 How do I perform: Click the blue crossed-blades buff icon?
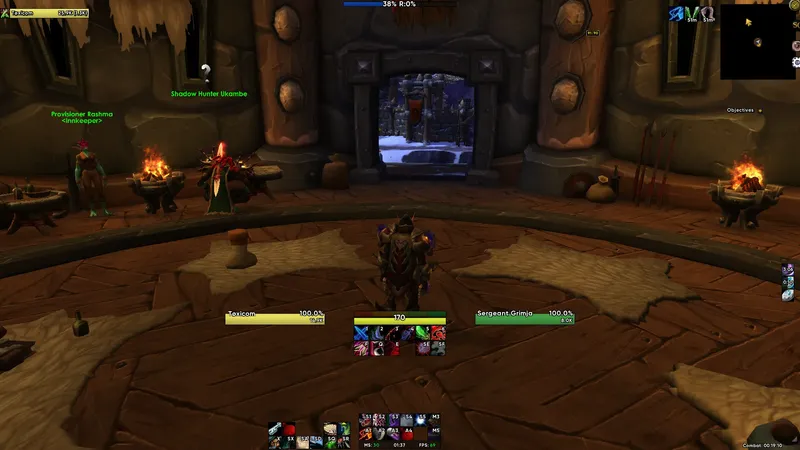pyautogui.click(x=677, y=13)
